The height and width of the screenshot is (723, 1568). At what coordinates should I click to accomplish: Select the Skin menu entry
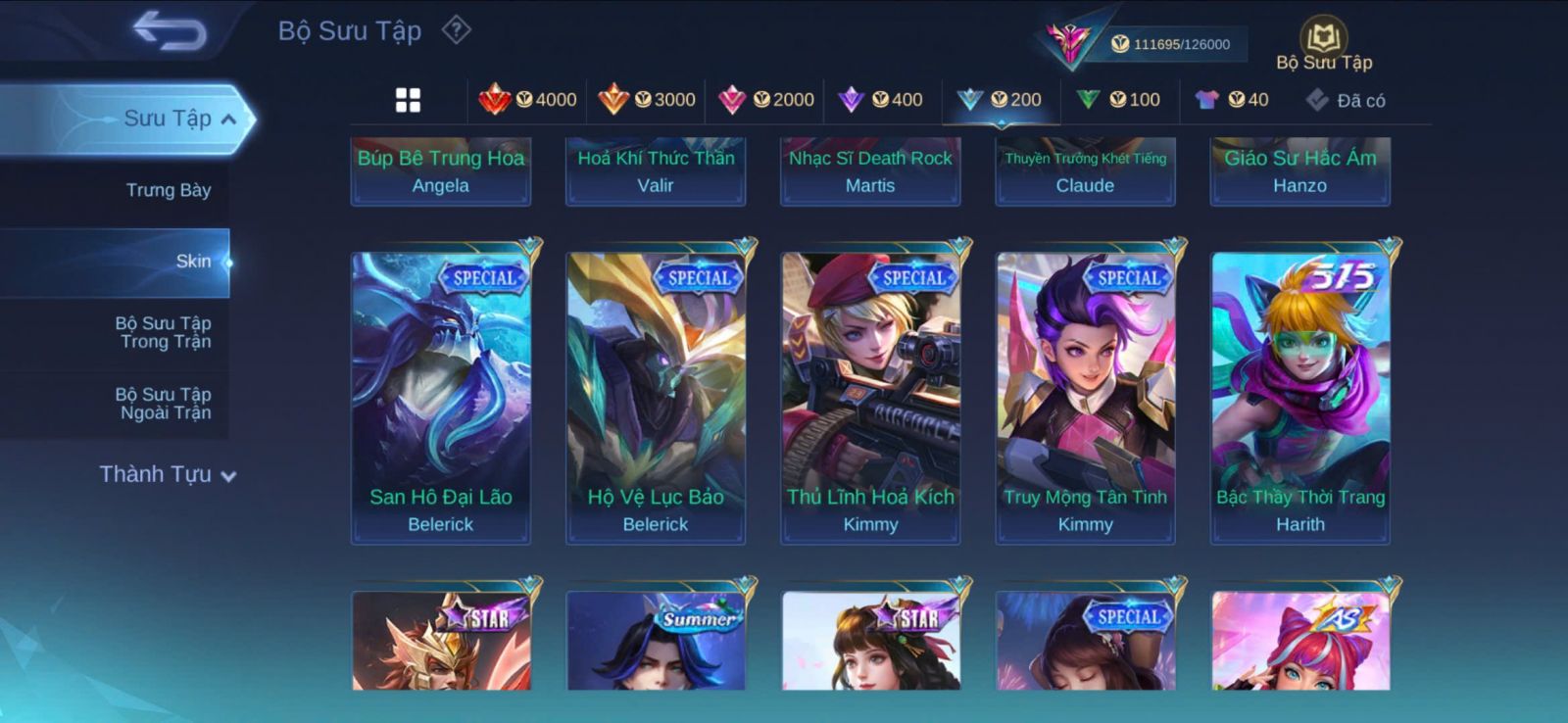(193, 262)
